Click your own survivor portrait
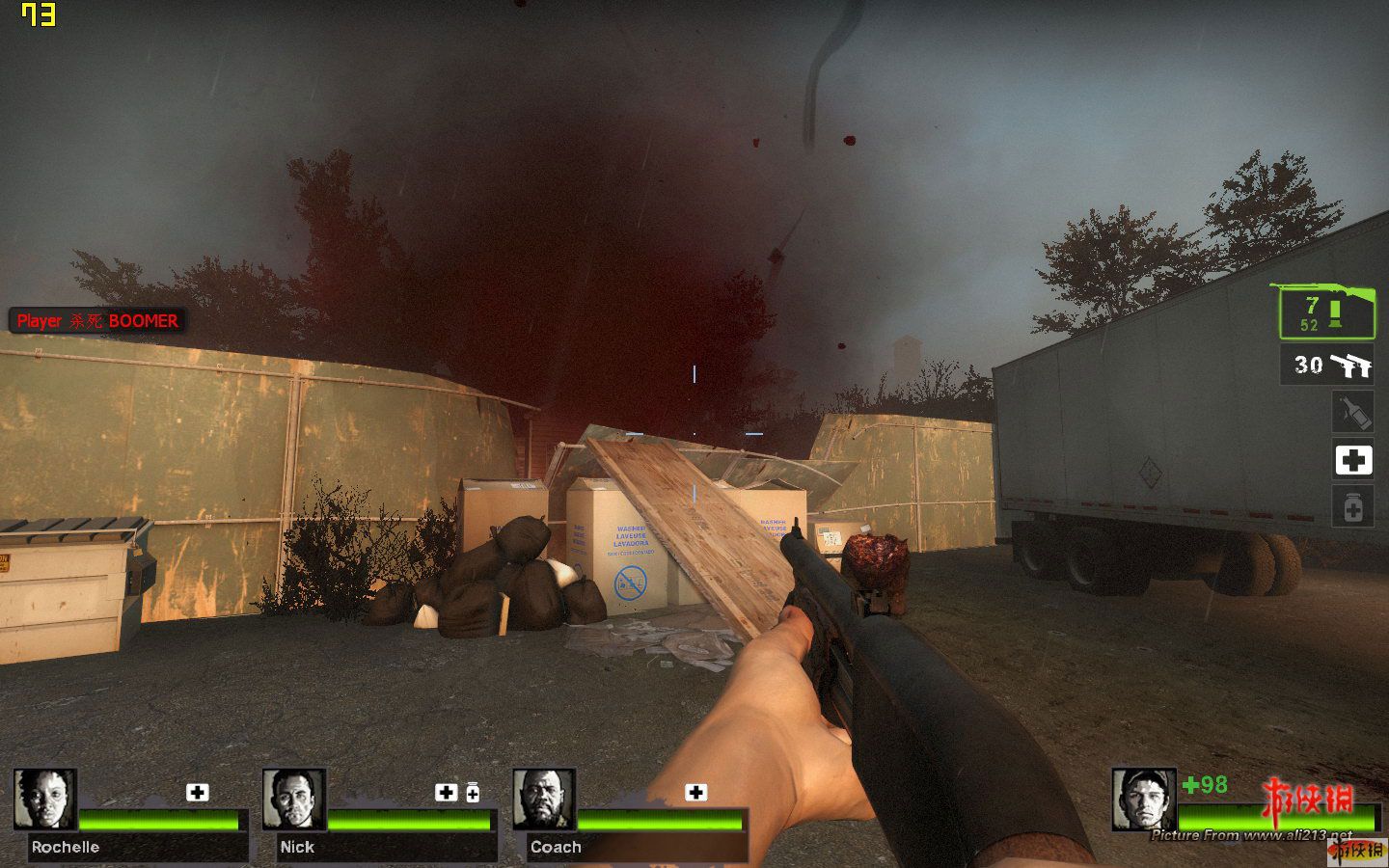Viewport: 1389px width, 868px height. tap(1143, 799)
